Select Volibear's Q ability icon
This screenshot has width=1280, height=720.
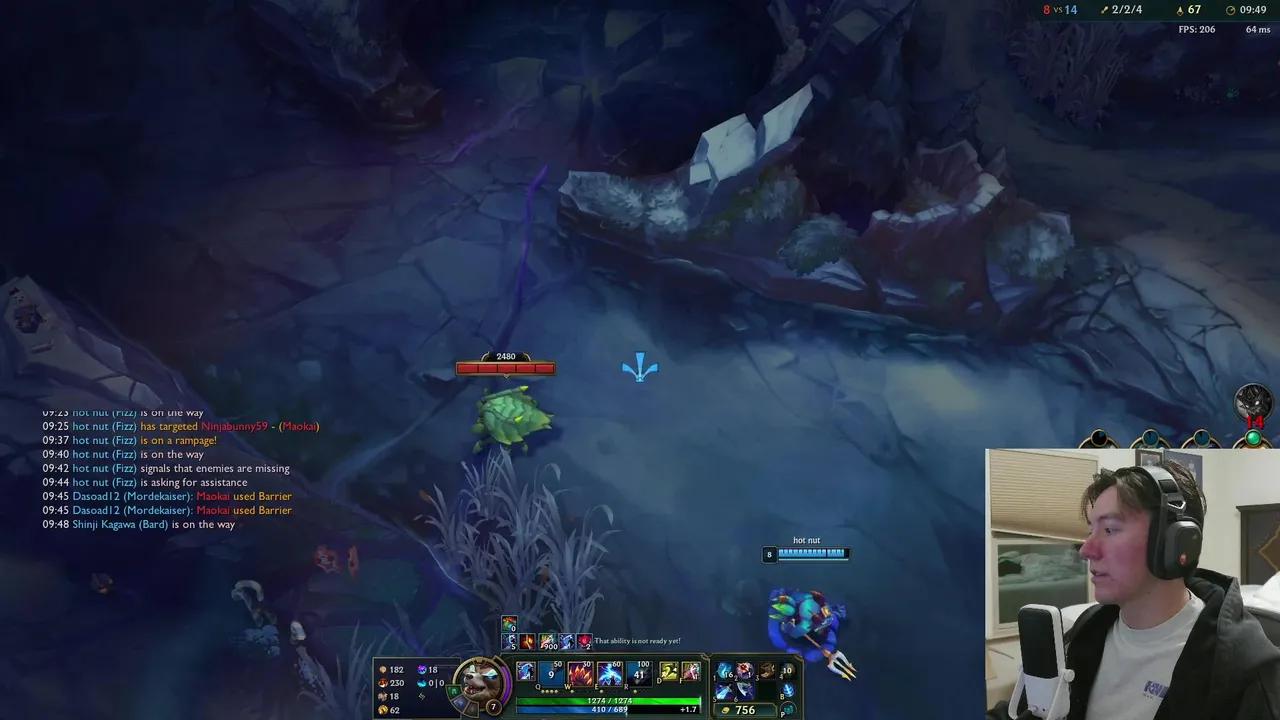click(x=550, y=674)
